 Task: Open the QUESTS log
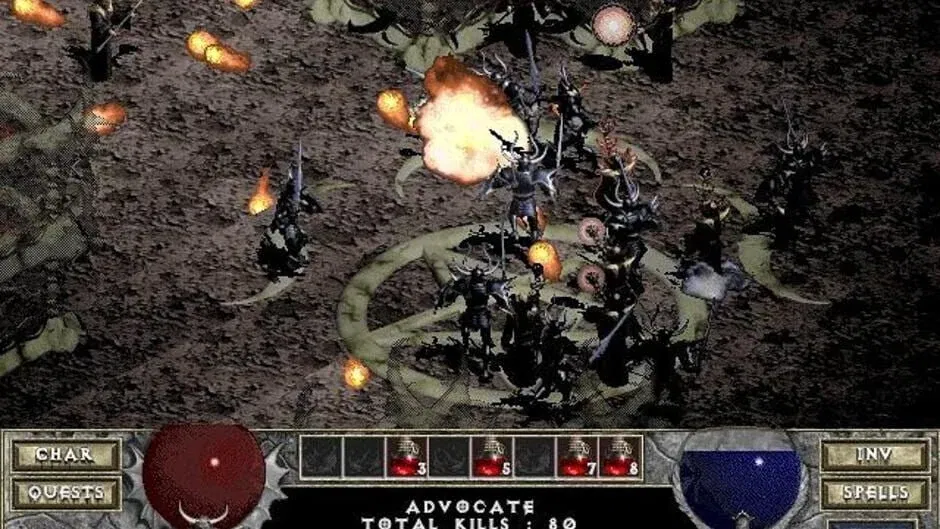64,492
